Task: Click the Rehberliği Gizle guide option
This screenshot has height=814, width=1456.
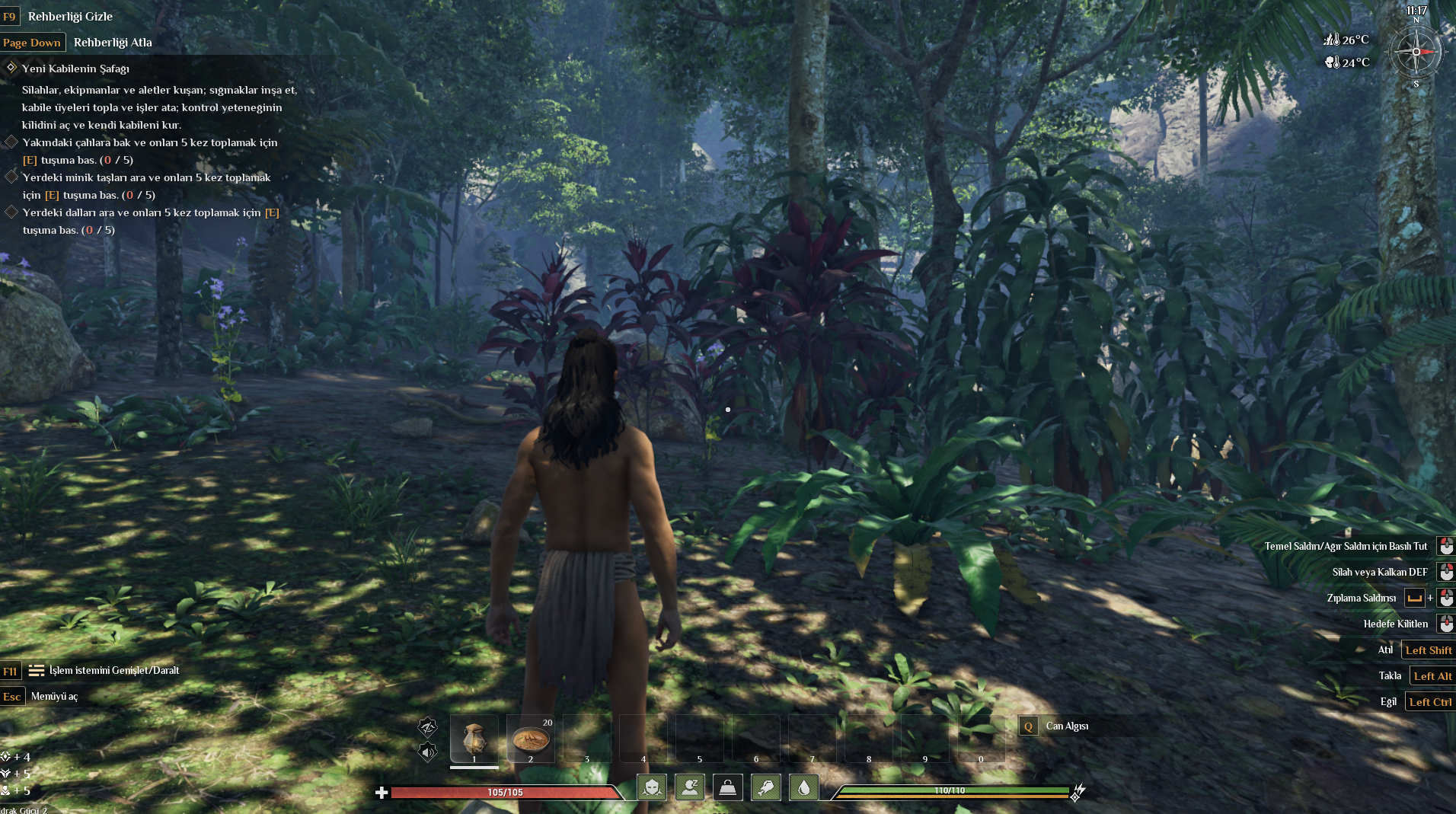Action: [x=70, y=16]
